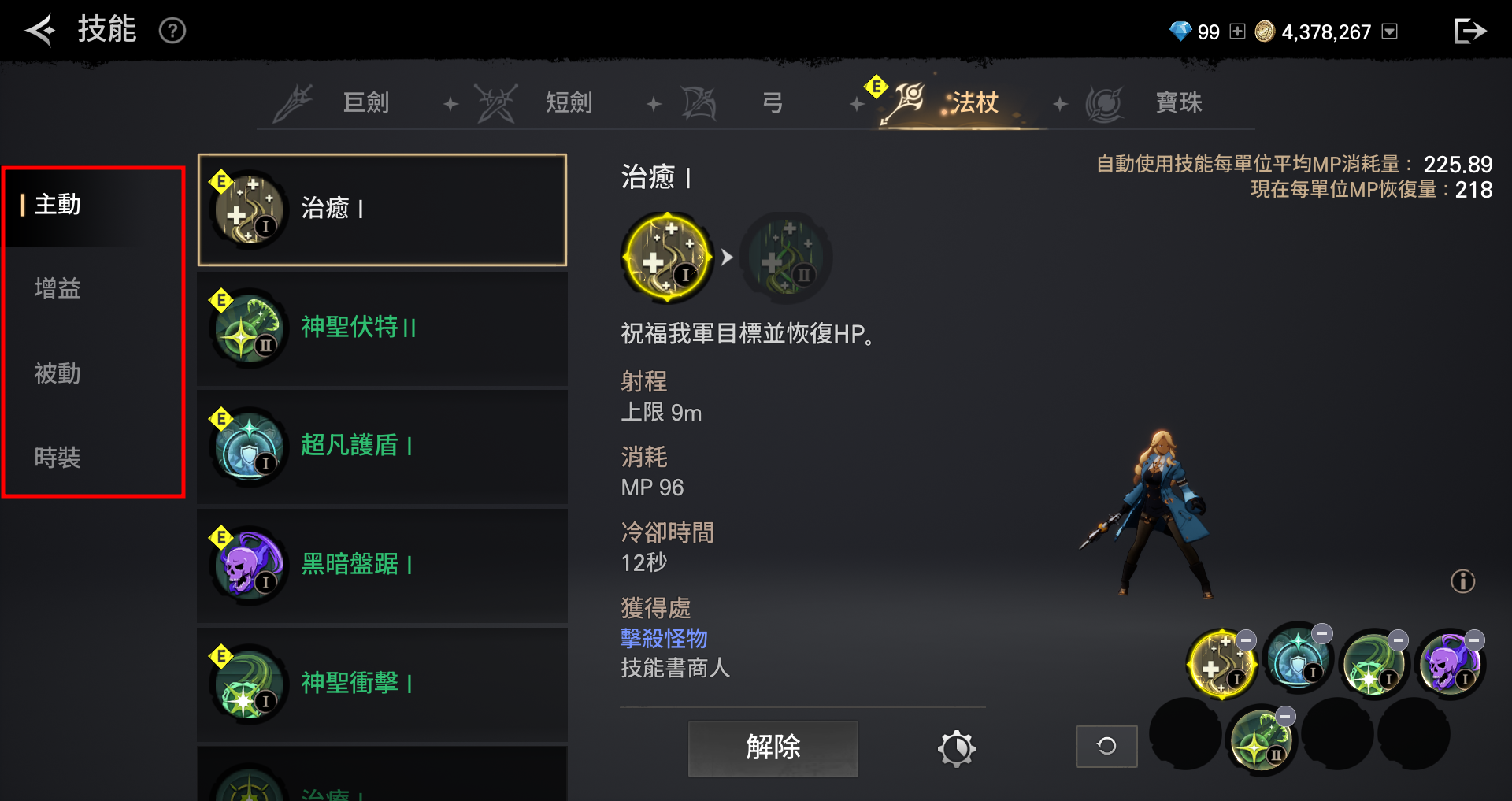Screen dimensions: 1512x801
Task: Add diamonds with the plus button
Action: pyautogui.click(x=1237, y=32)
